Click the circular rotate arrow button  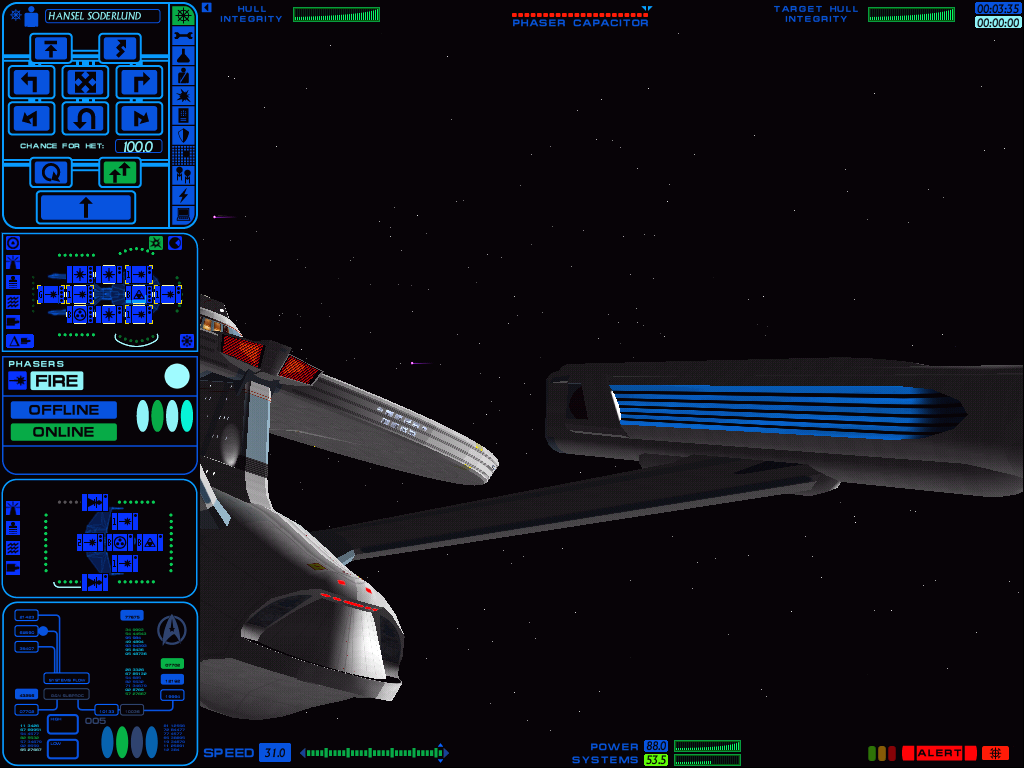(x=51, y=173)
